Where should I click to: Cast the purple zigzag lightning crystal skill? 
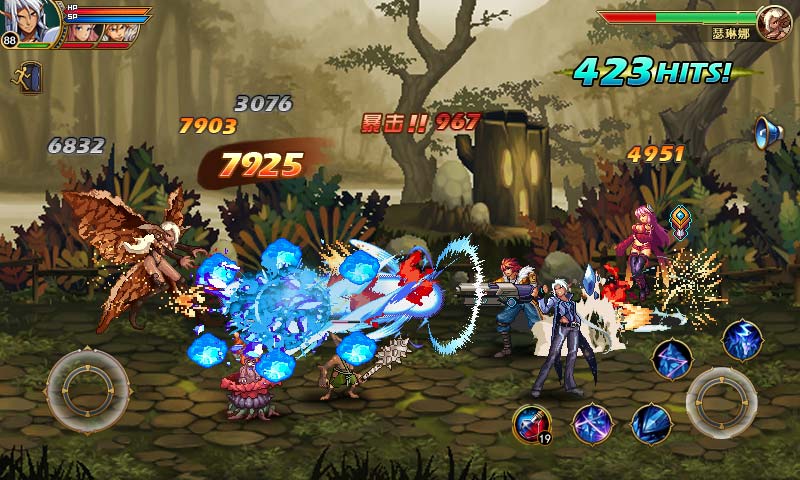[671, 358]
